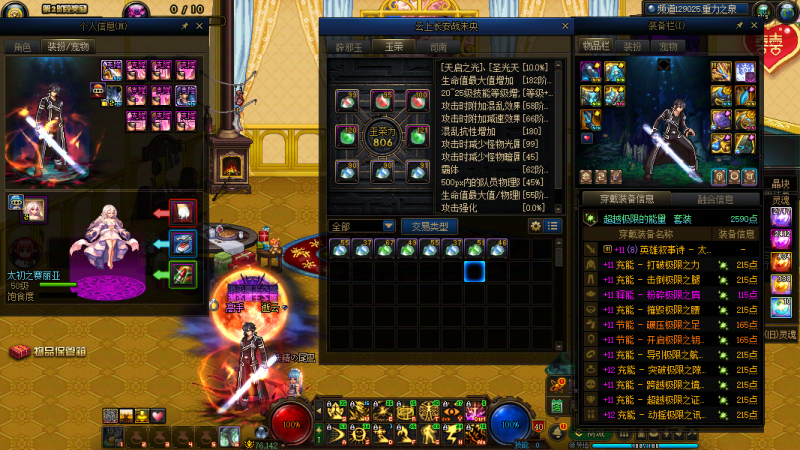
Task: Open the 宠物 pet tab in 装备栏
Action: [667, 46]
